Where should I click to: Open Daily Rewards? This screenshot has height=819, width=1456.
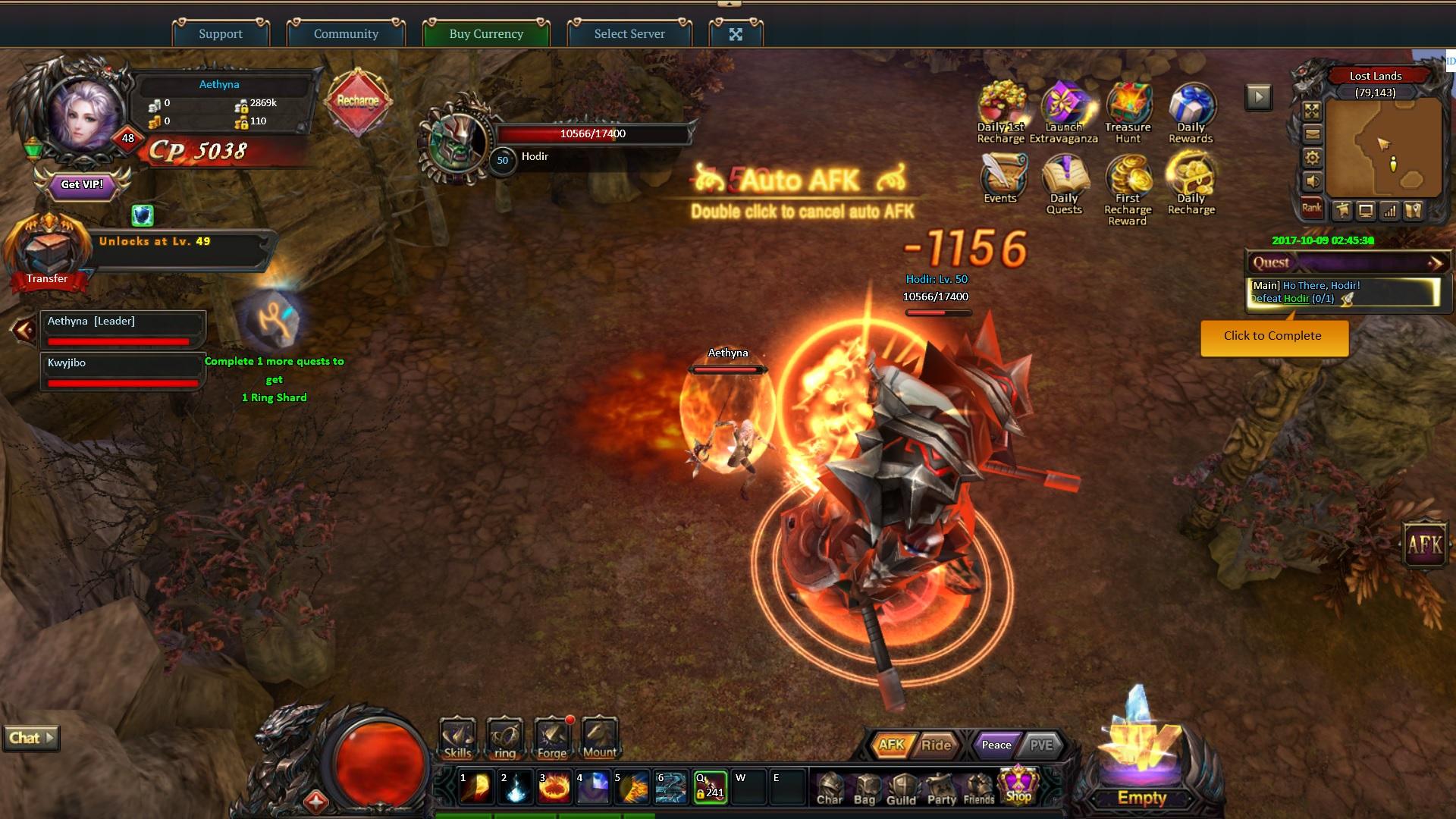pyautogui.click(x=1191, y=111)
